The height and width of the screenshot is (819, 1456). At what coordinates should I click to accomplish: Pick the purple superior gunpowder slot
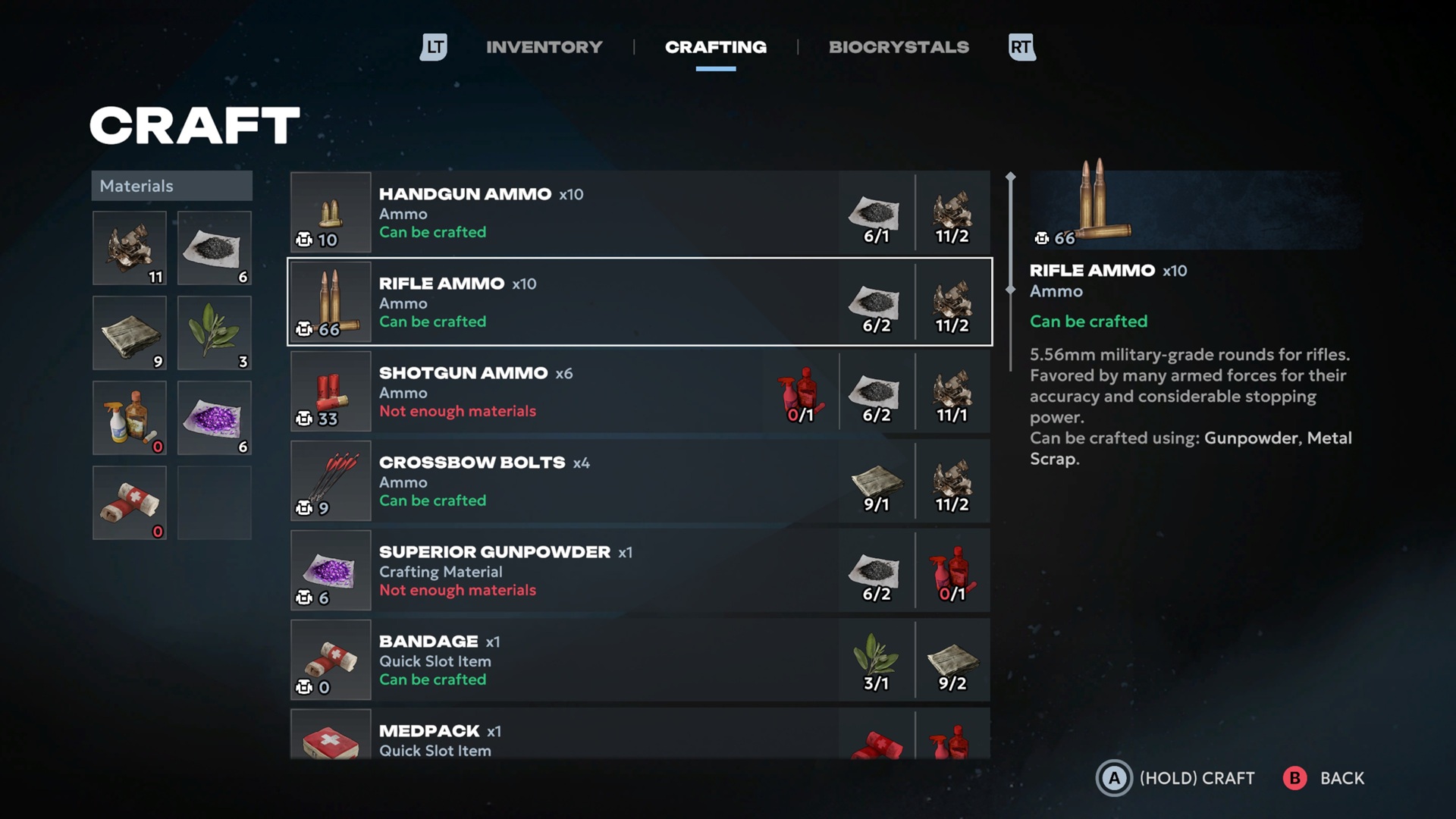[215, 418]
